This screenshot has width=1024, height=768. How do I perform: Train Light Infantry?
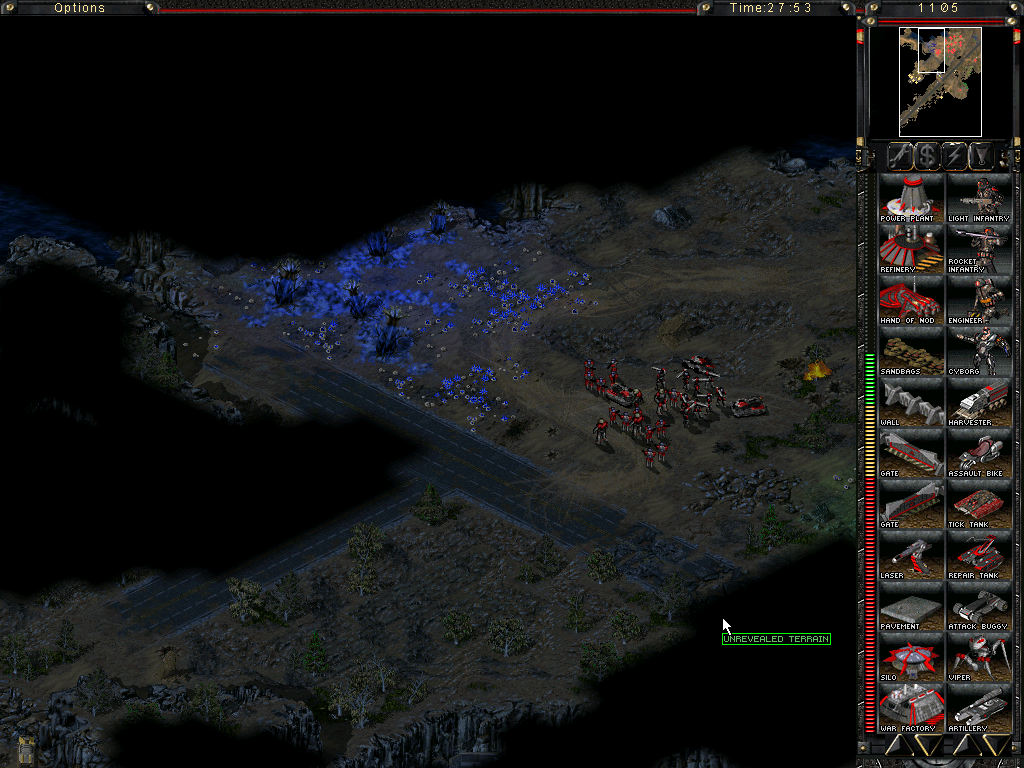979,198
